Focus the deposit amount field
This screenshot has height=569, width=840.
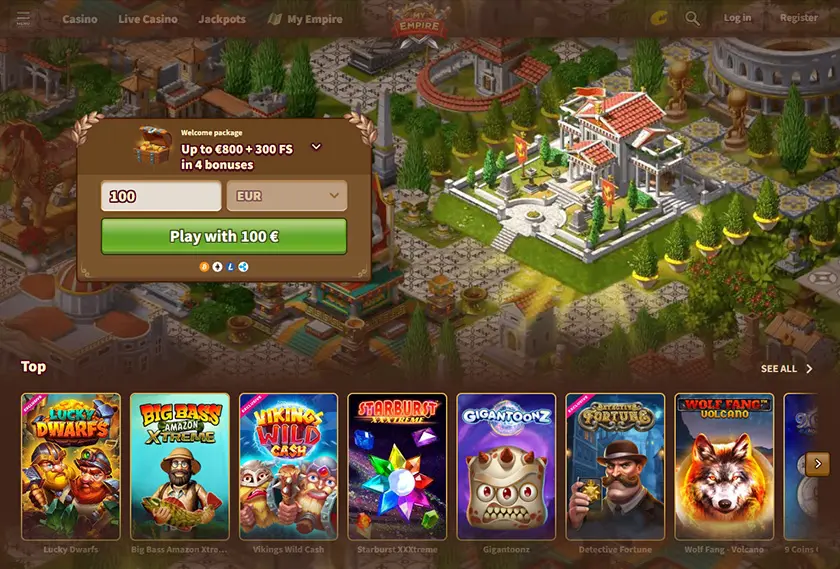tap(161, 196)
